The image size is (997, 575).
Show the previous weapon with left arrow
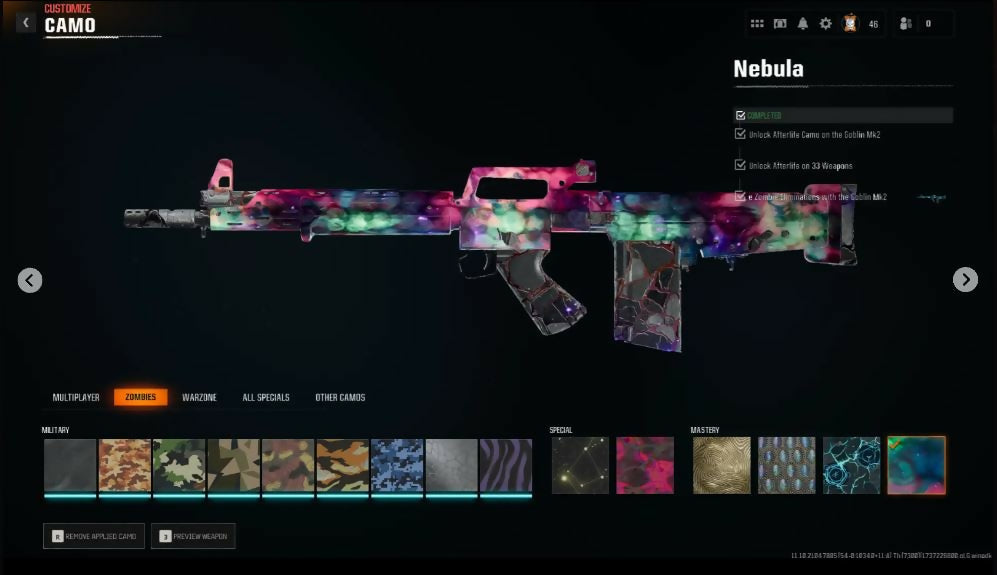point(30,280)
